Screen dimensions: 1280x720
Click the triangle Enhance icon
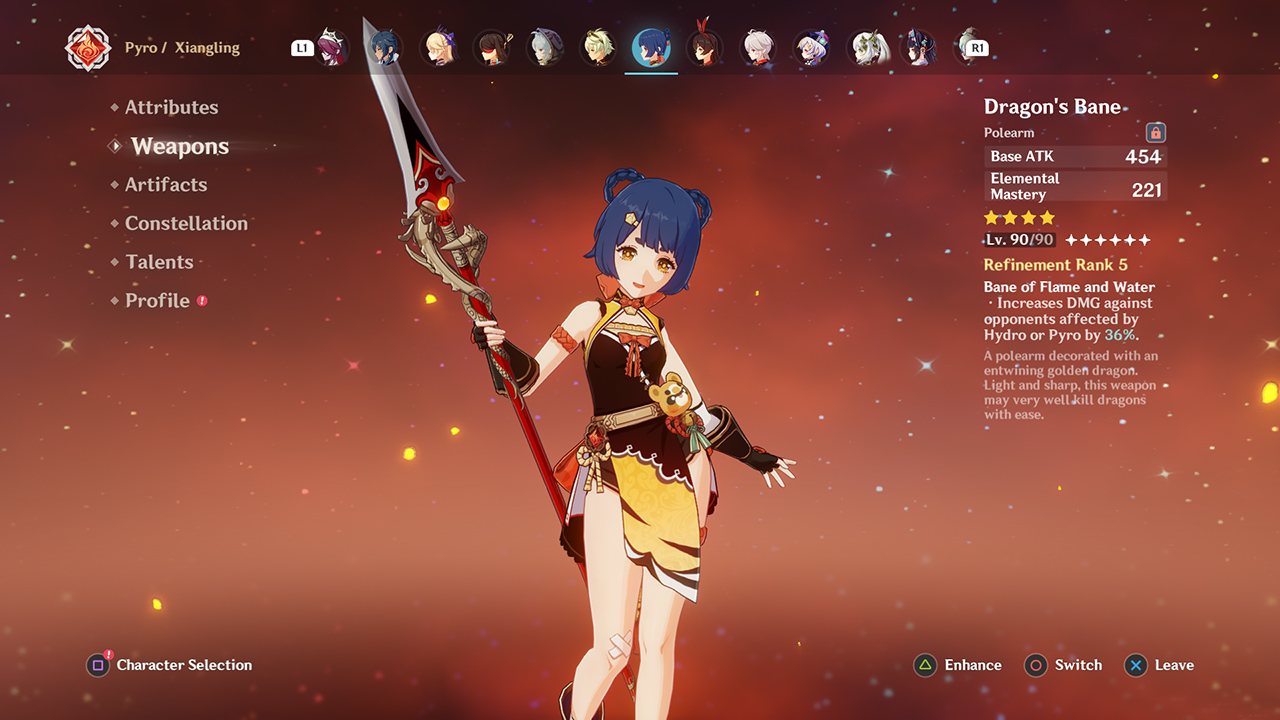925,665
